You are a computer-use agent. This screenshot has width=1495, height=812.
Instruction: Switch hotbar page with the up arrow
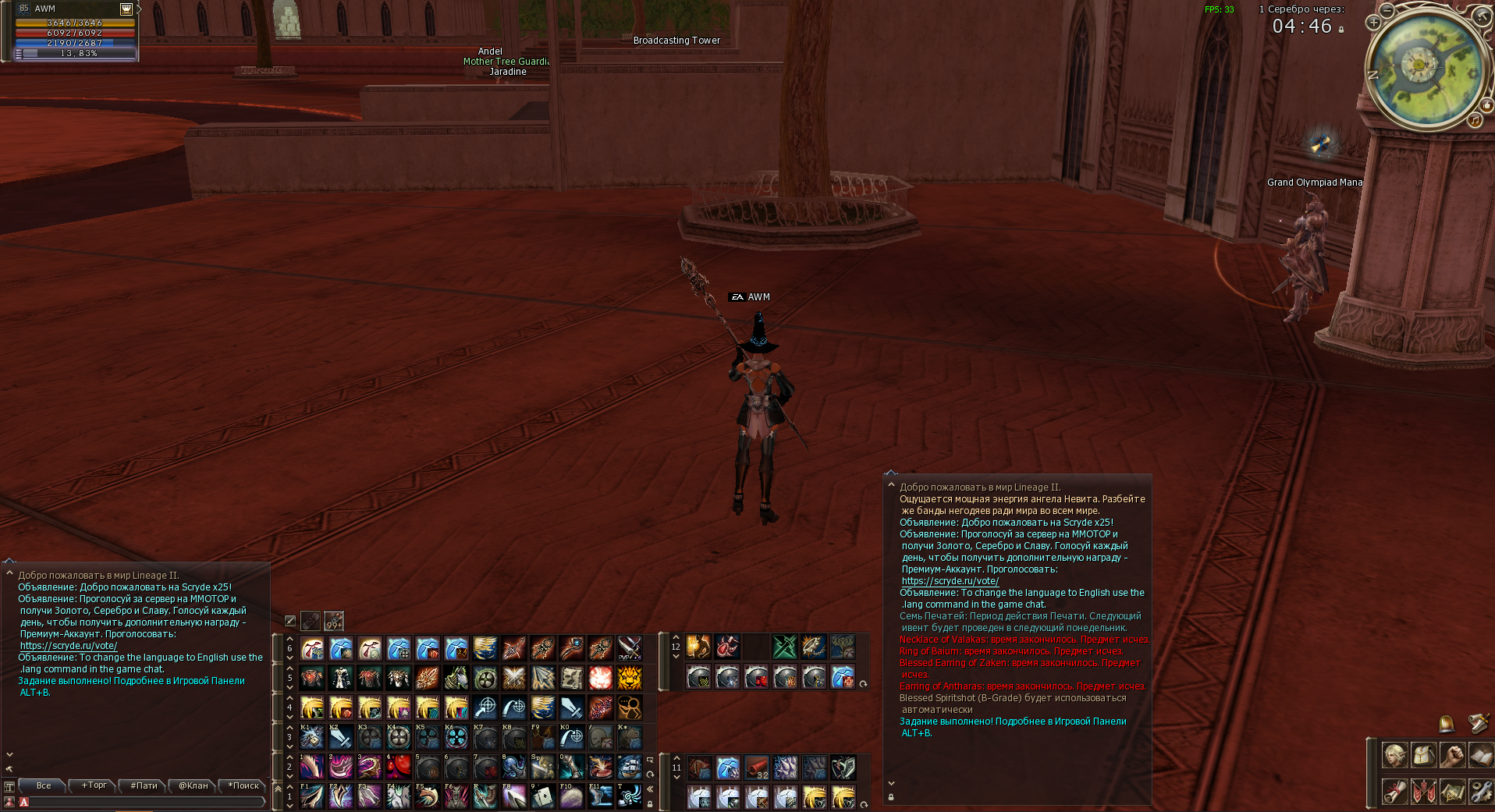point(289,640)
